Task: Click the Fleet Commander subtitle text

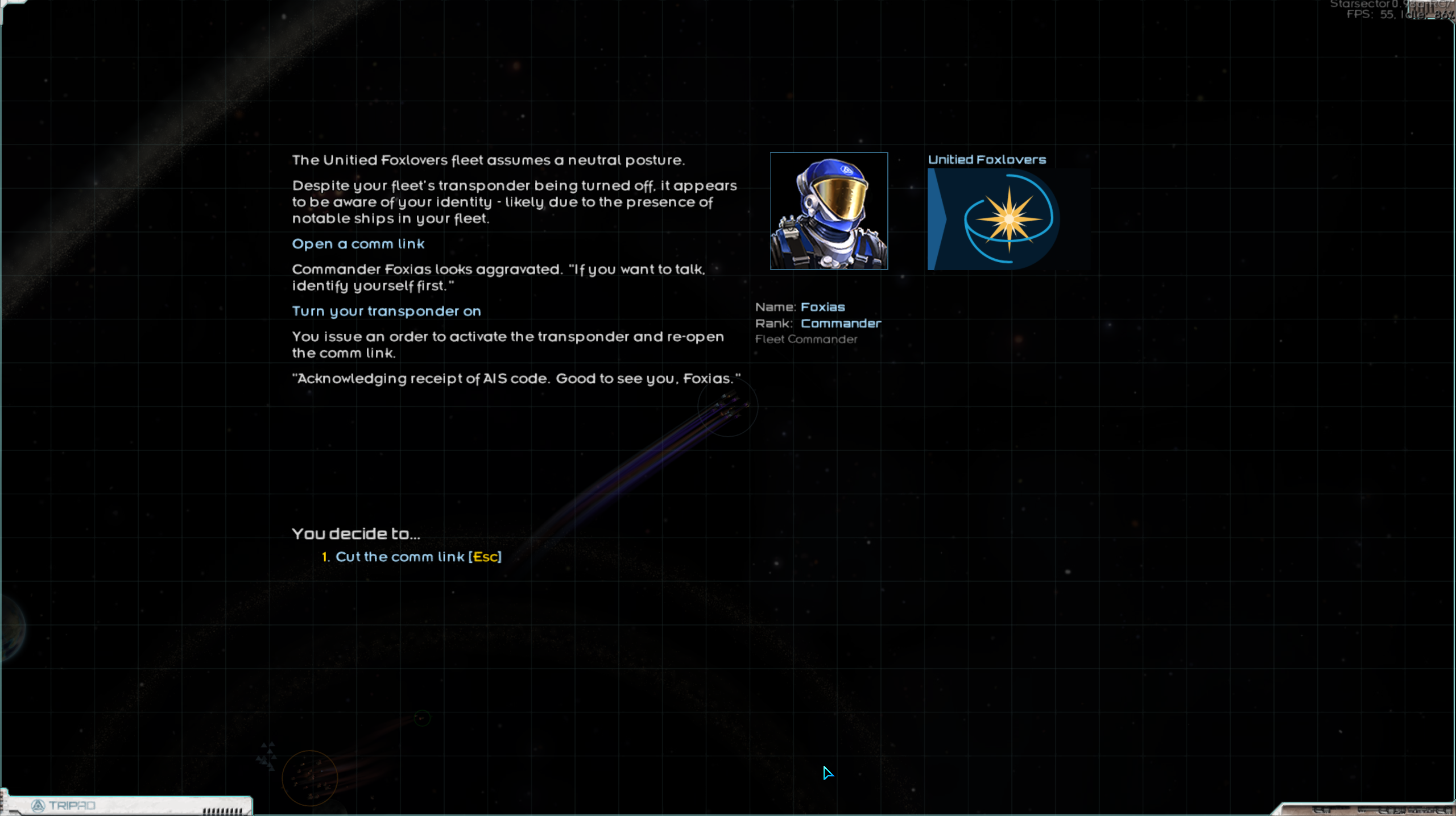Action: pos(806,339)
